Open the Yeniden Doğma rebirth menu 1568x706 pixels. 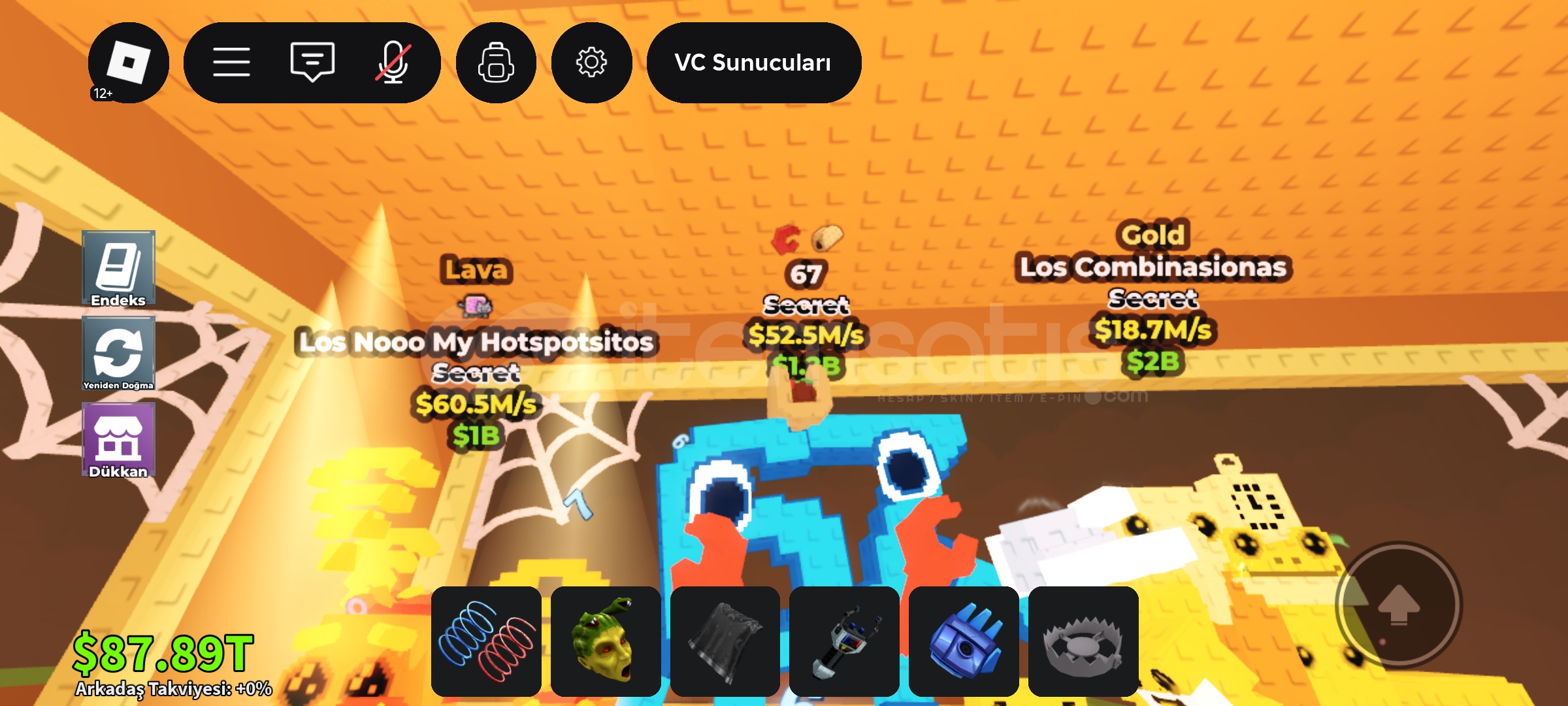coord(118,353)
